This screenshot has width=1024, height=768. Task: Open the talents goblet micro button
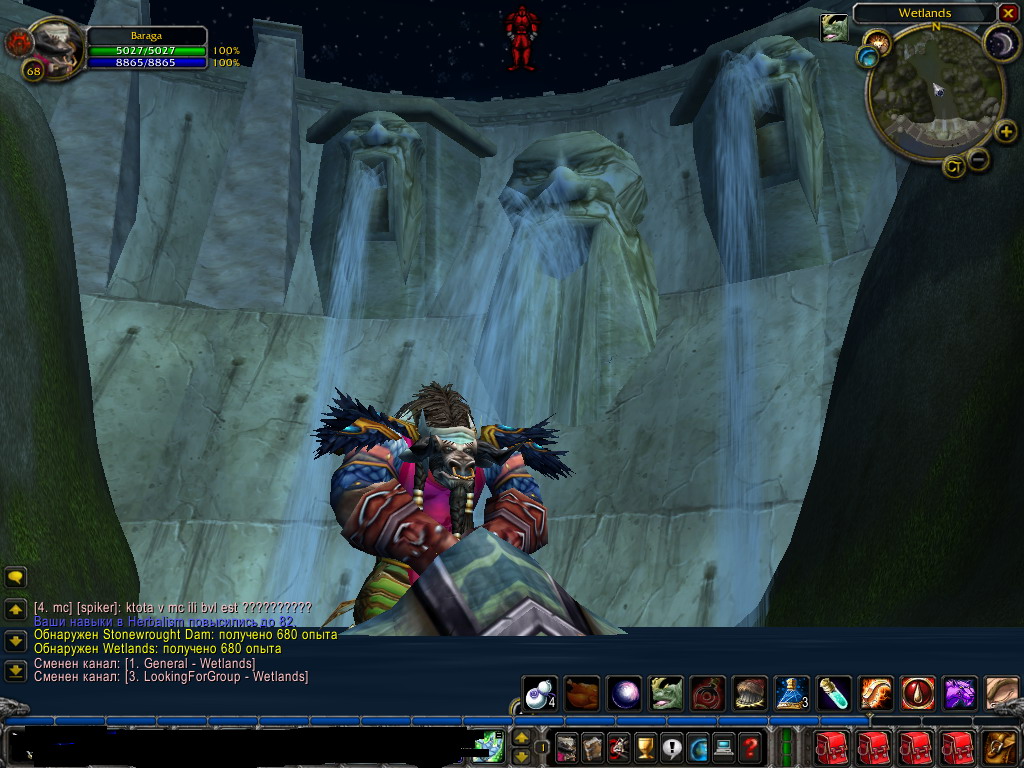pos(645,746)
